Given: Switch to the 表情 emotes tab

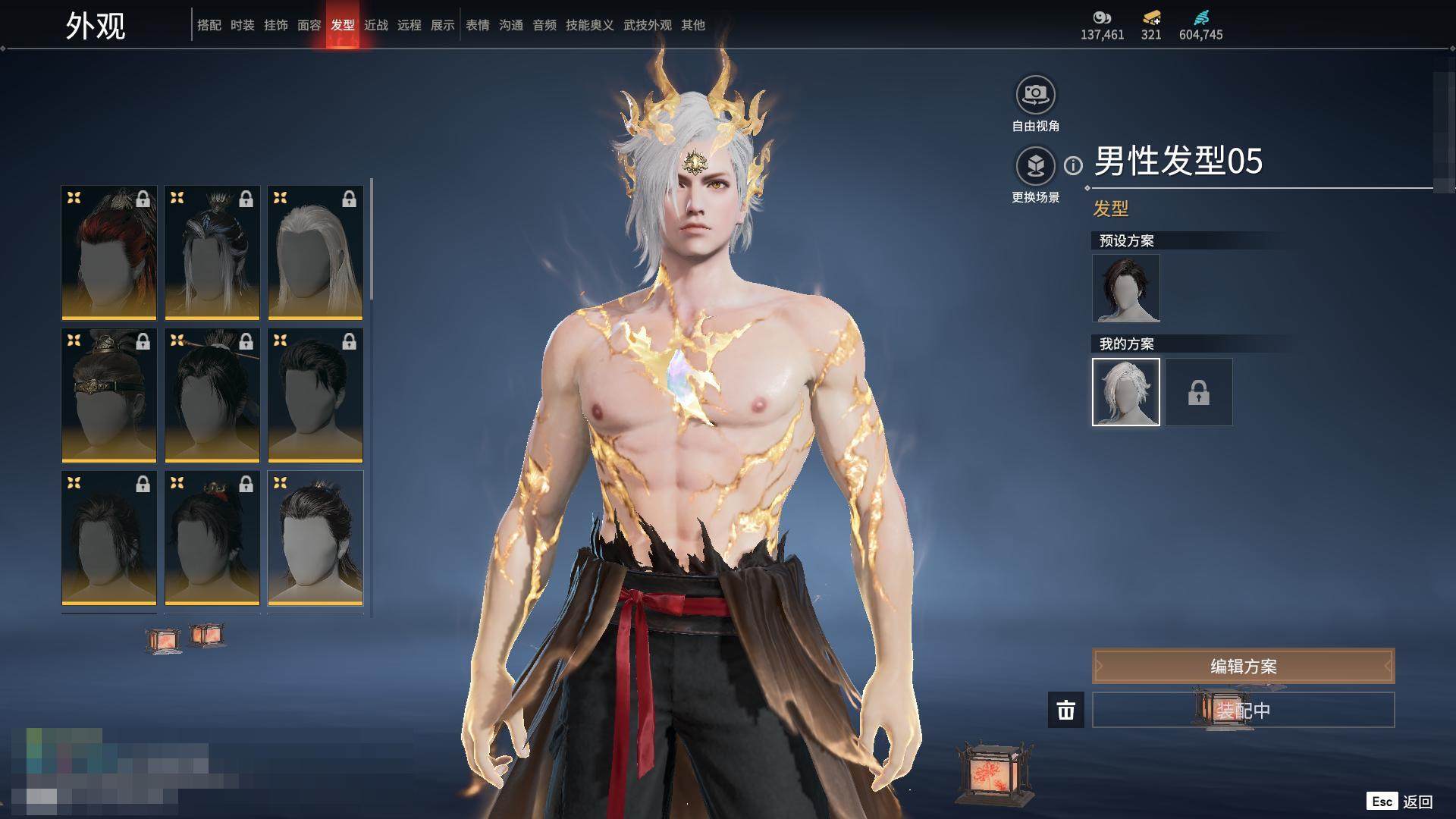Looking at the screenshot, I should point(478,25).
